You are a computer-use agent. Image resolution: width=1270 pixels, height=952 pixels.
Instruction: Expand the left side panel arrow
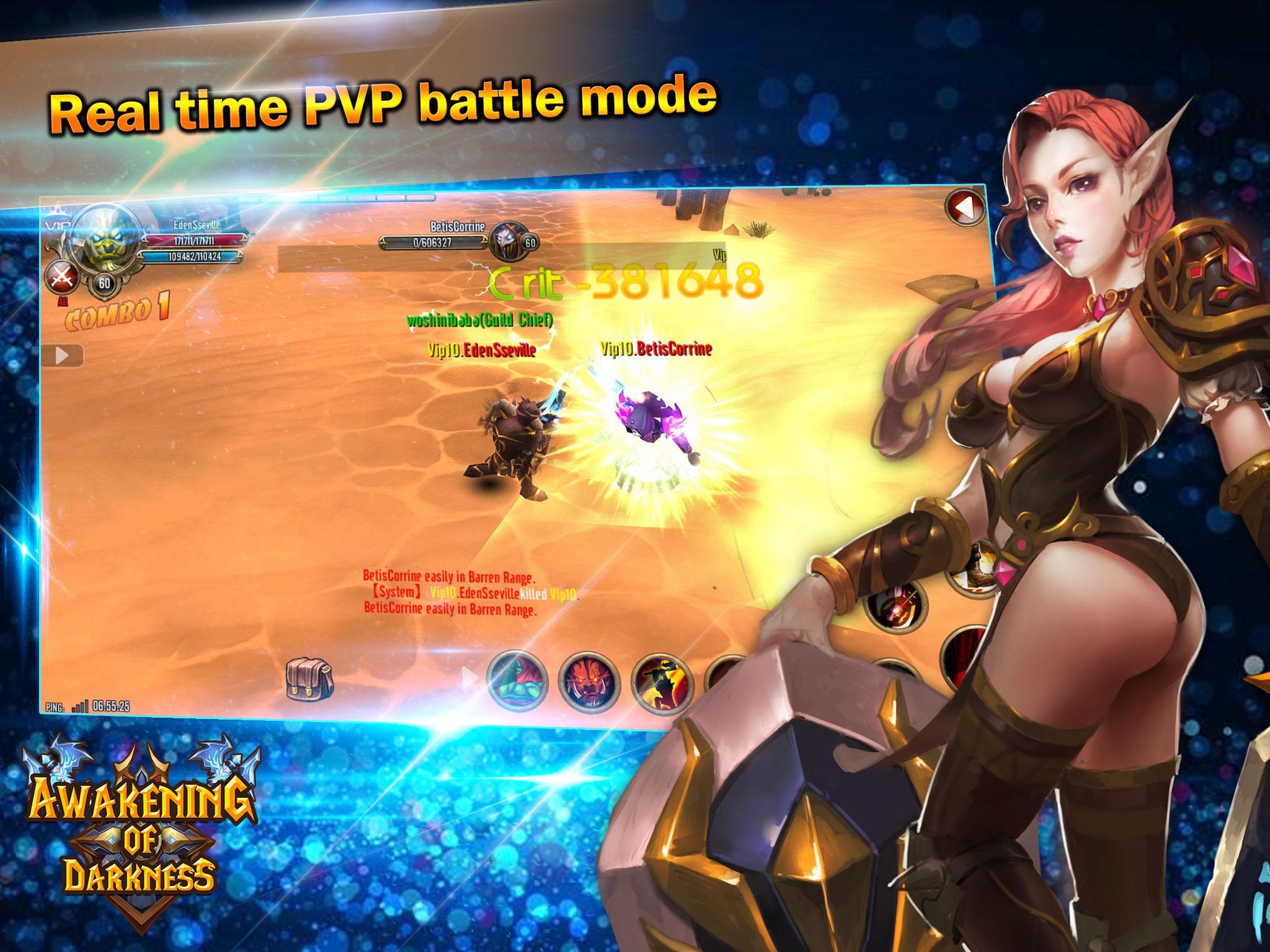[63, 356]
